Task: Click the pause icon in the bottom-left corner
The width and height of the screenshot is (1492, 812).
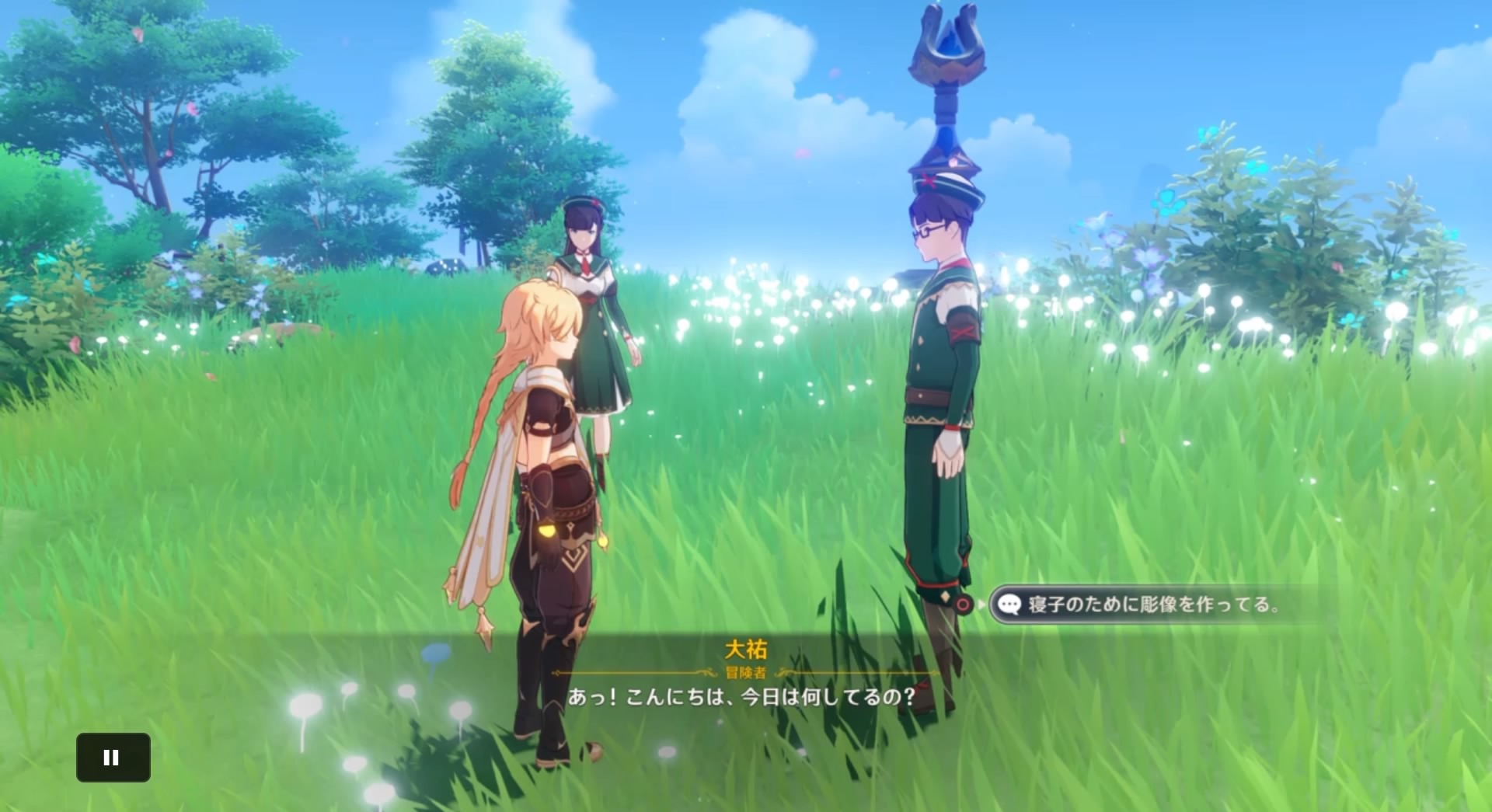Action: [113, 757]
